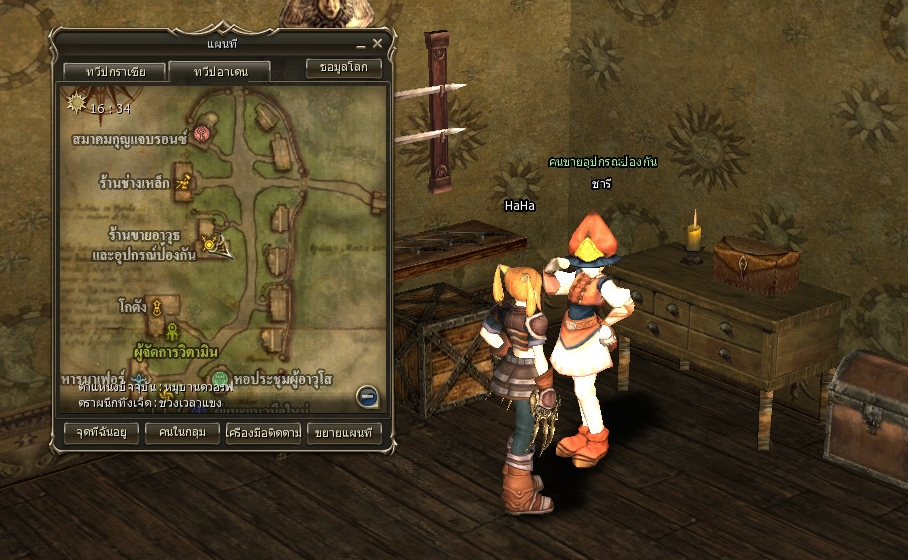Open the ข้อมูลโลก world info button
The height and width of the screenshot is (560, 908).
pyautogui.click(x=344, y=68)
